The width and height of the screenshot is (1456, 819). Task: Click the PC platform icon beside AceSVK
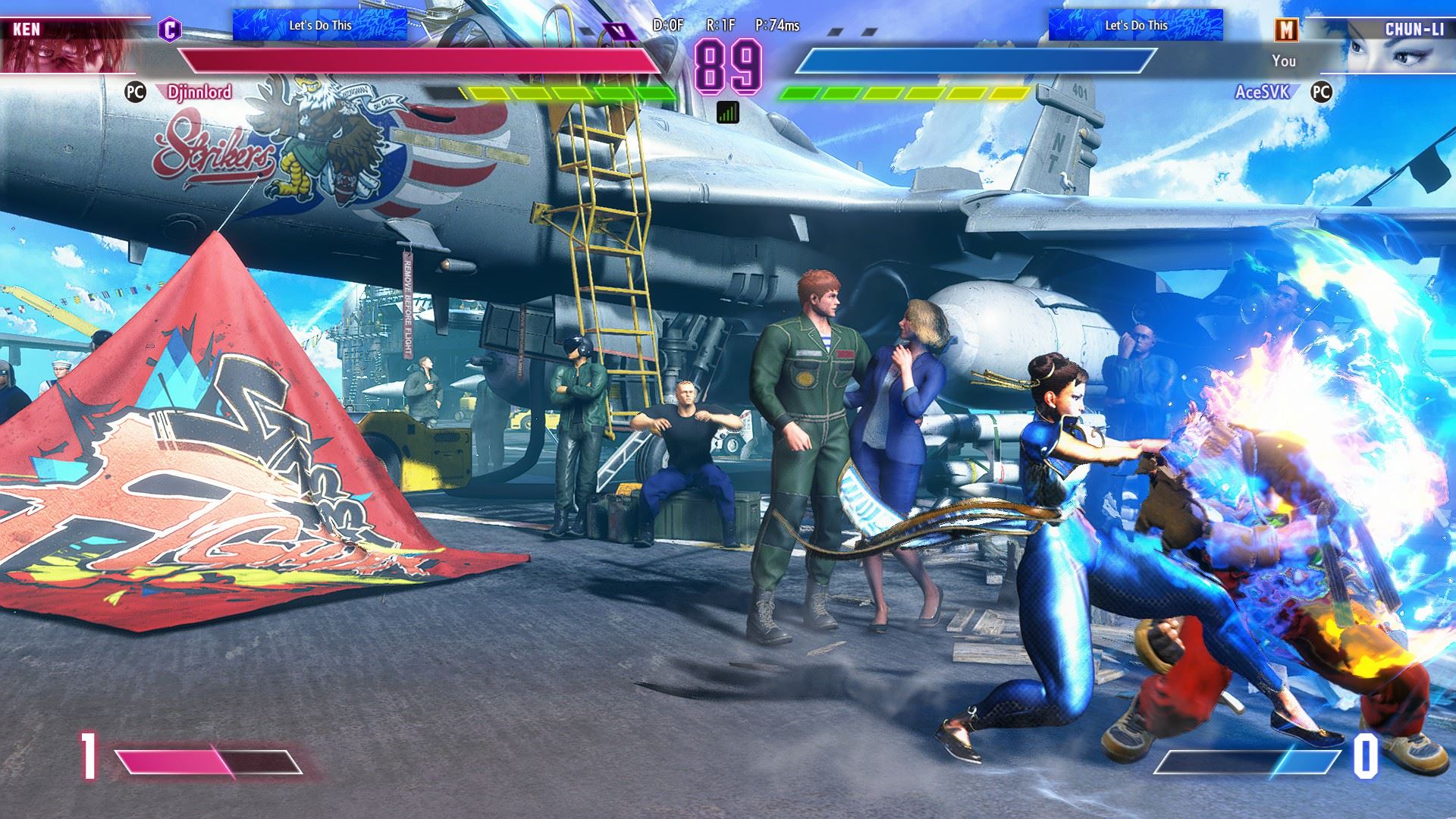1321,93
